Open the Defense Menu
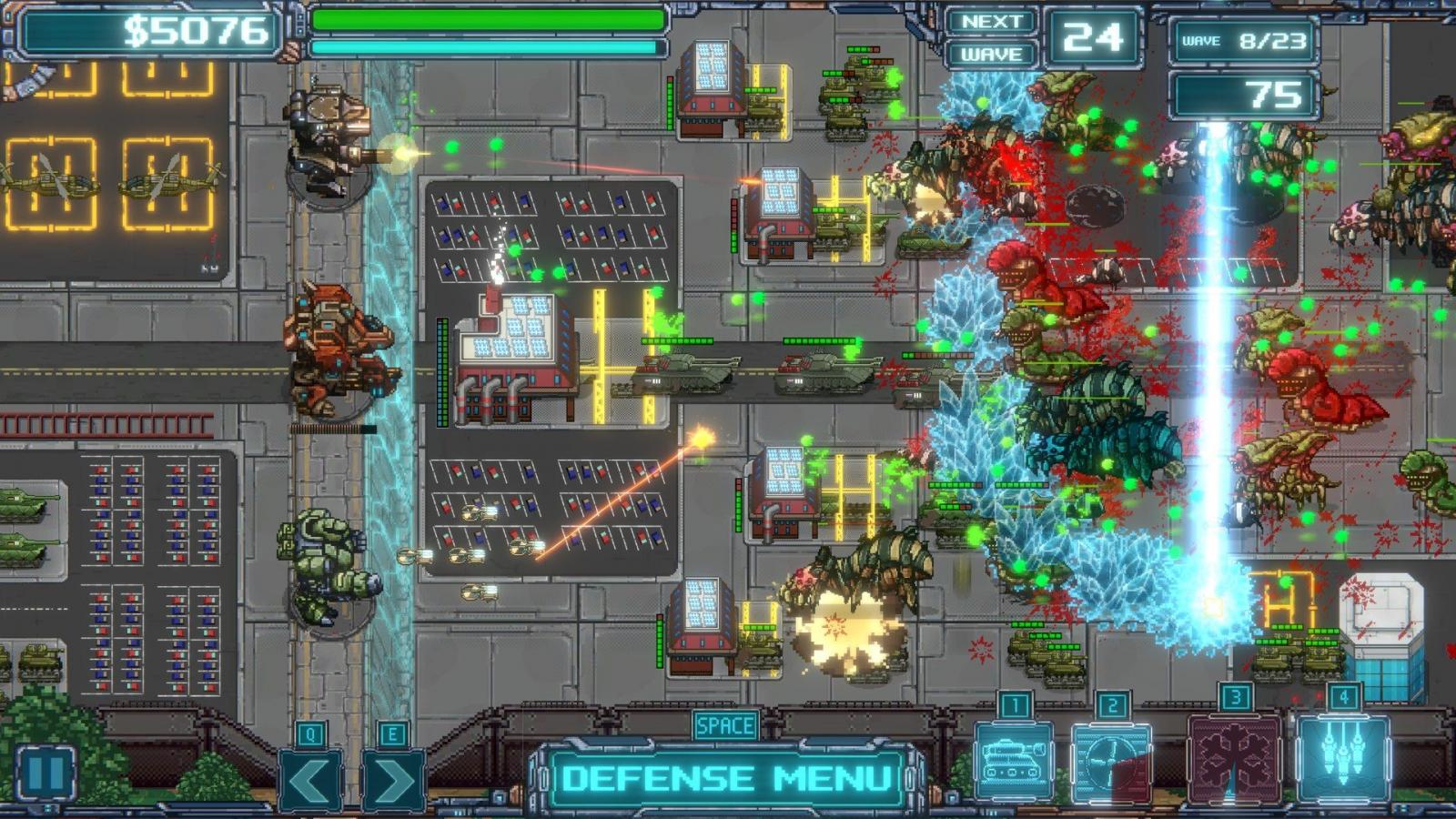The image size is (1456, 819). click(726, 779)
